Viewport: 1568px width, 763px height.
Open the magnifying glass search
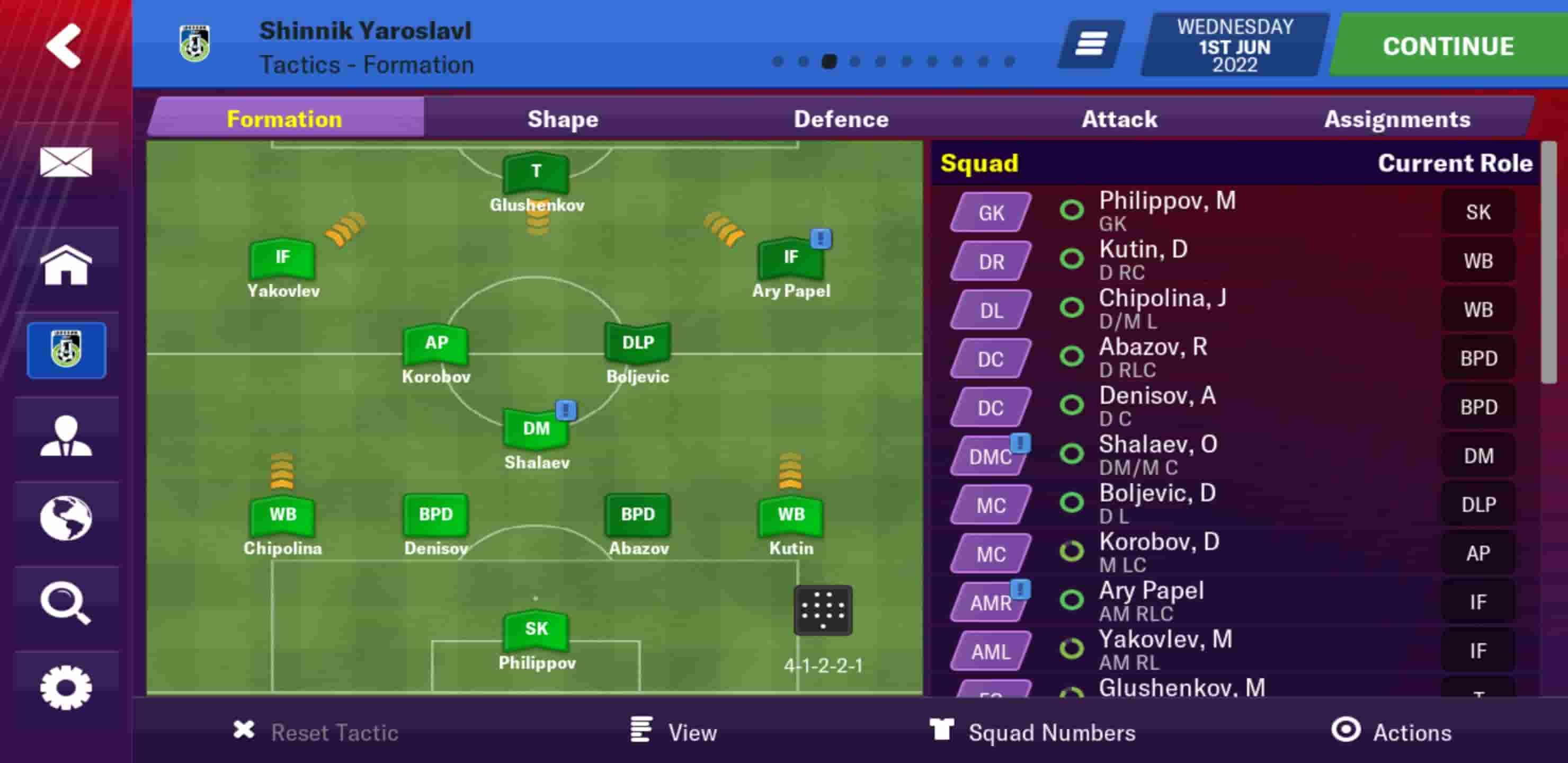click(66, 604)
